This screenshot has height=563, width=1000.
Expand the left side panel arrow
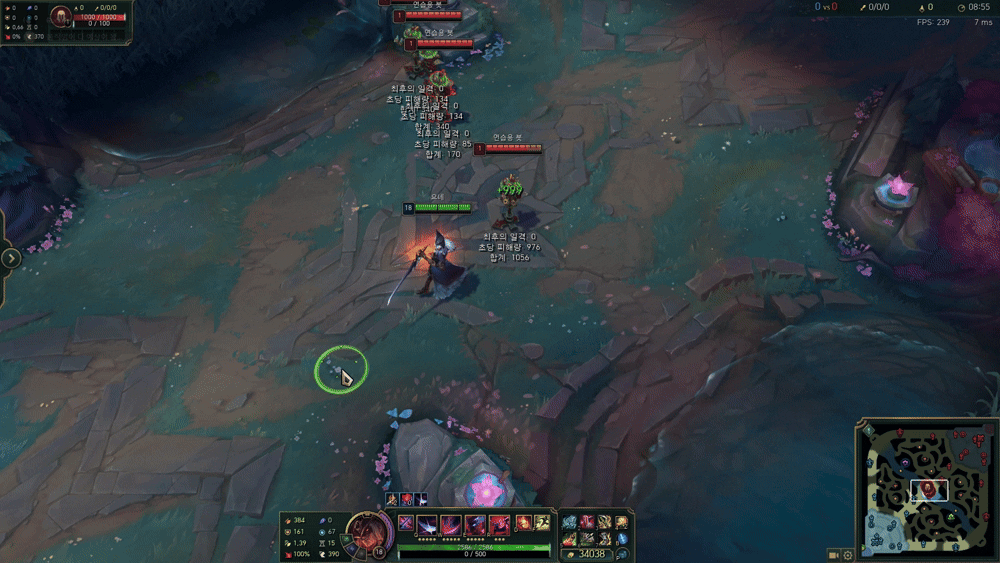pyautogui.click(x=11, y=258)
